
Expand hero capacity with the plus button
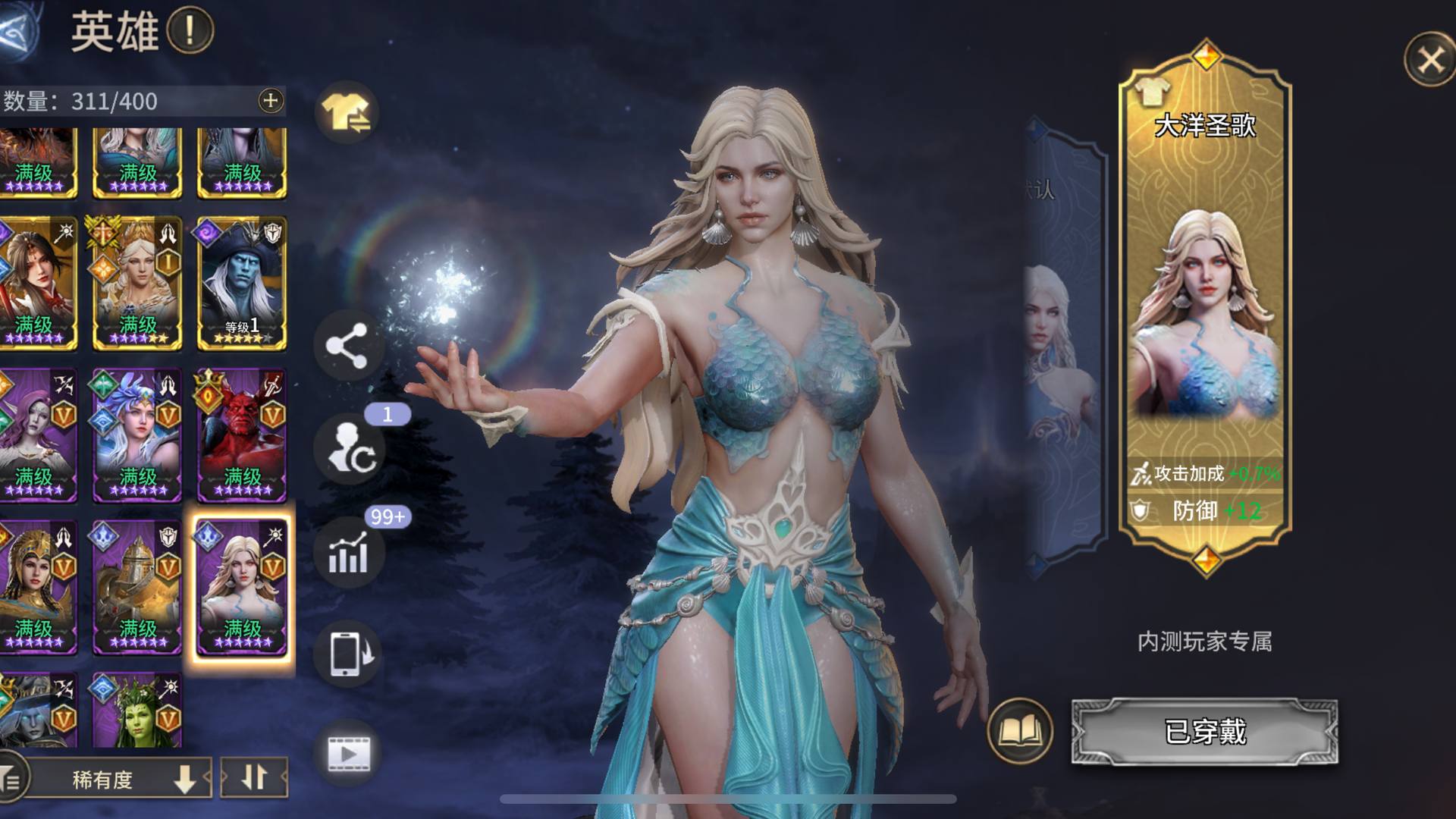tap(271, 101)
